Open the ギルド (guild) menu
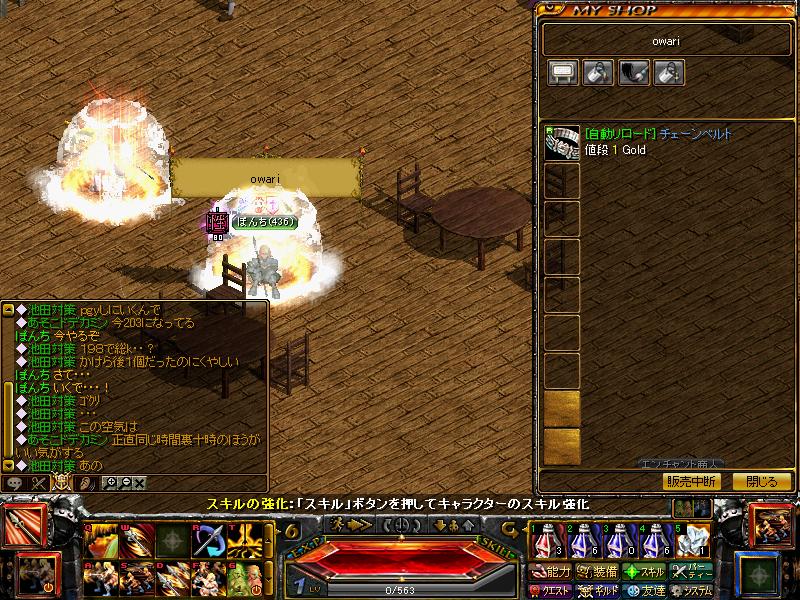This screenshot has width=800, height=600. (x=597, y=591)
